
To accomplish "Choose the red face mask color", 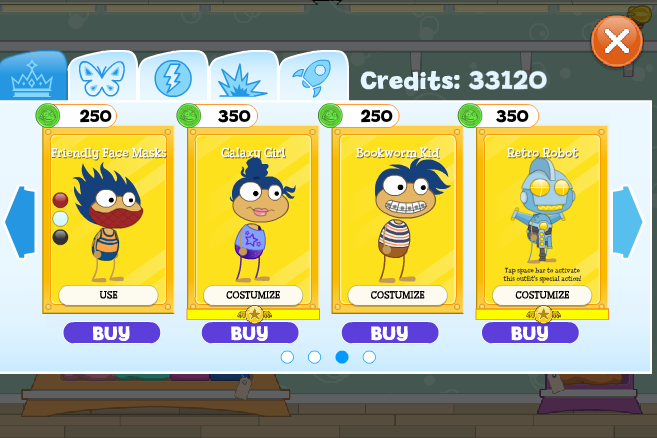I will (60, 200).
